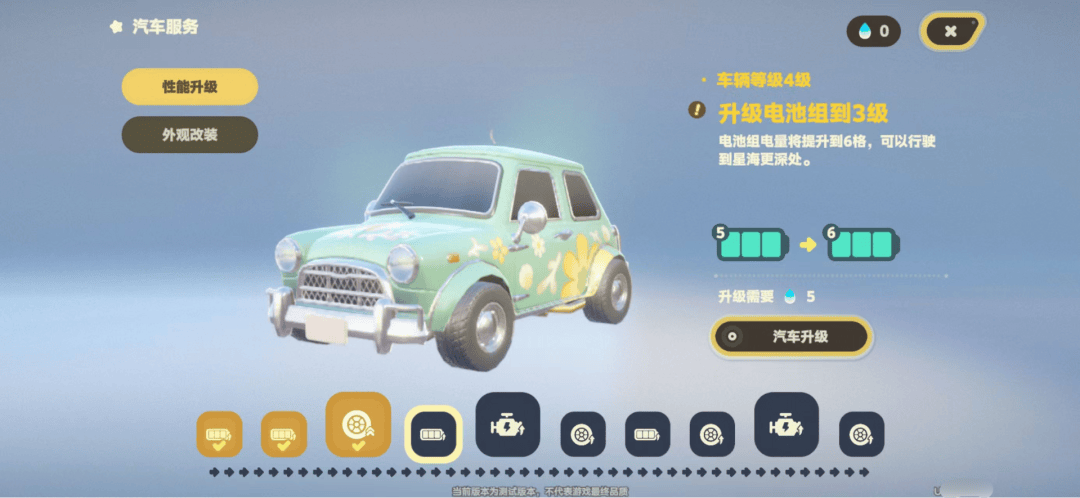Click the exclamation info icon beside upgrade title
1080x498 pixels.
click(x=697, y=110)
